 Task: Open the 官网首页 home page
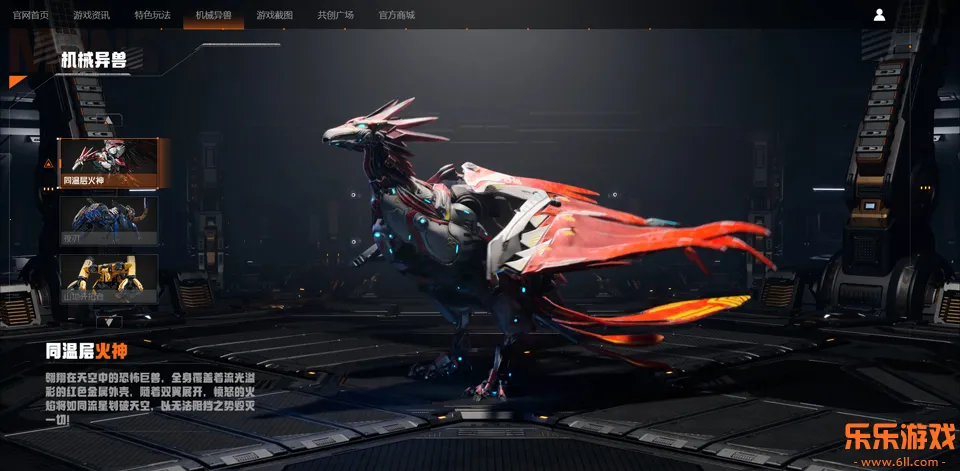[31, 15]
